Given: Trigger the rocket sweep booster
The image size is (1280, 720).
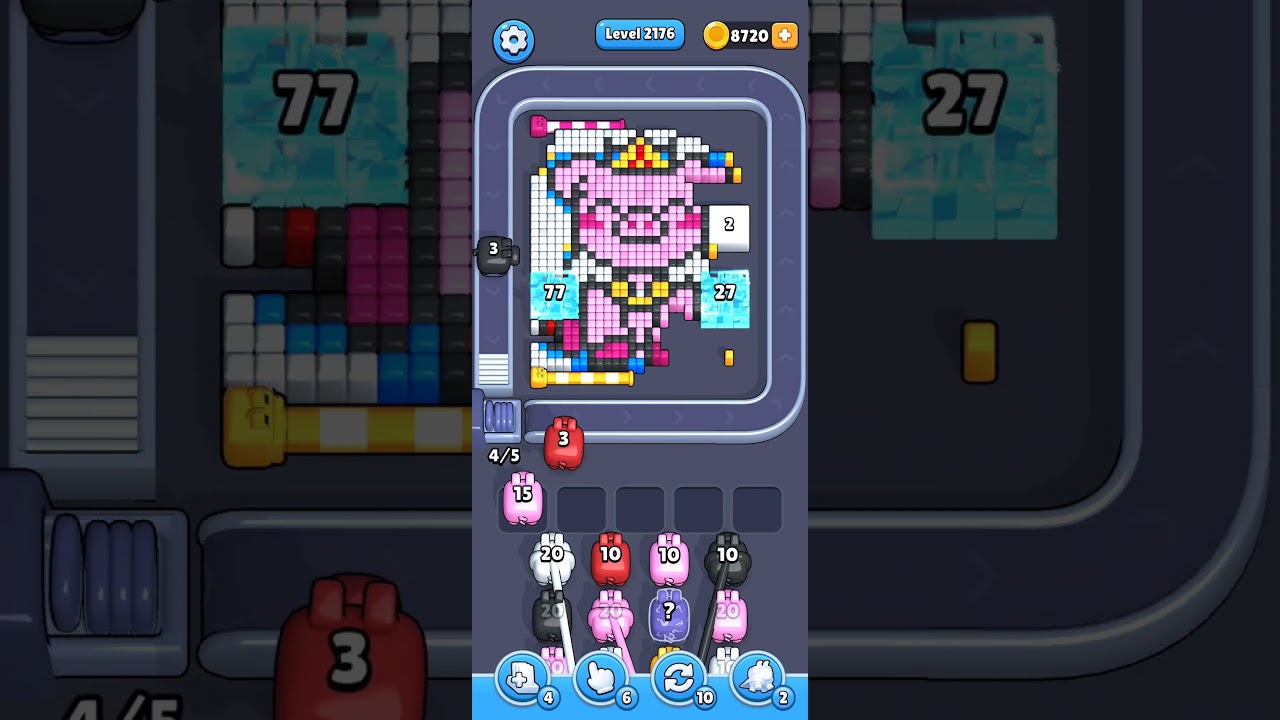Looking at the screenshot, I should [x=759, y=678].
